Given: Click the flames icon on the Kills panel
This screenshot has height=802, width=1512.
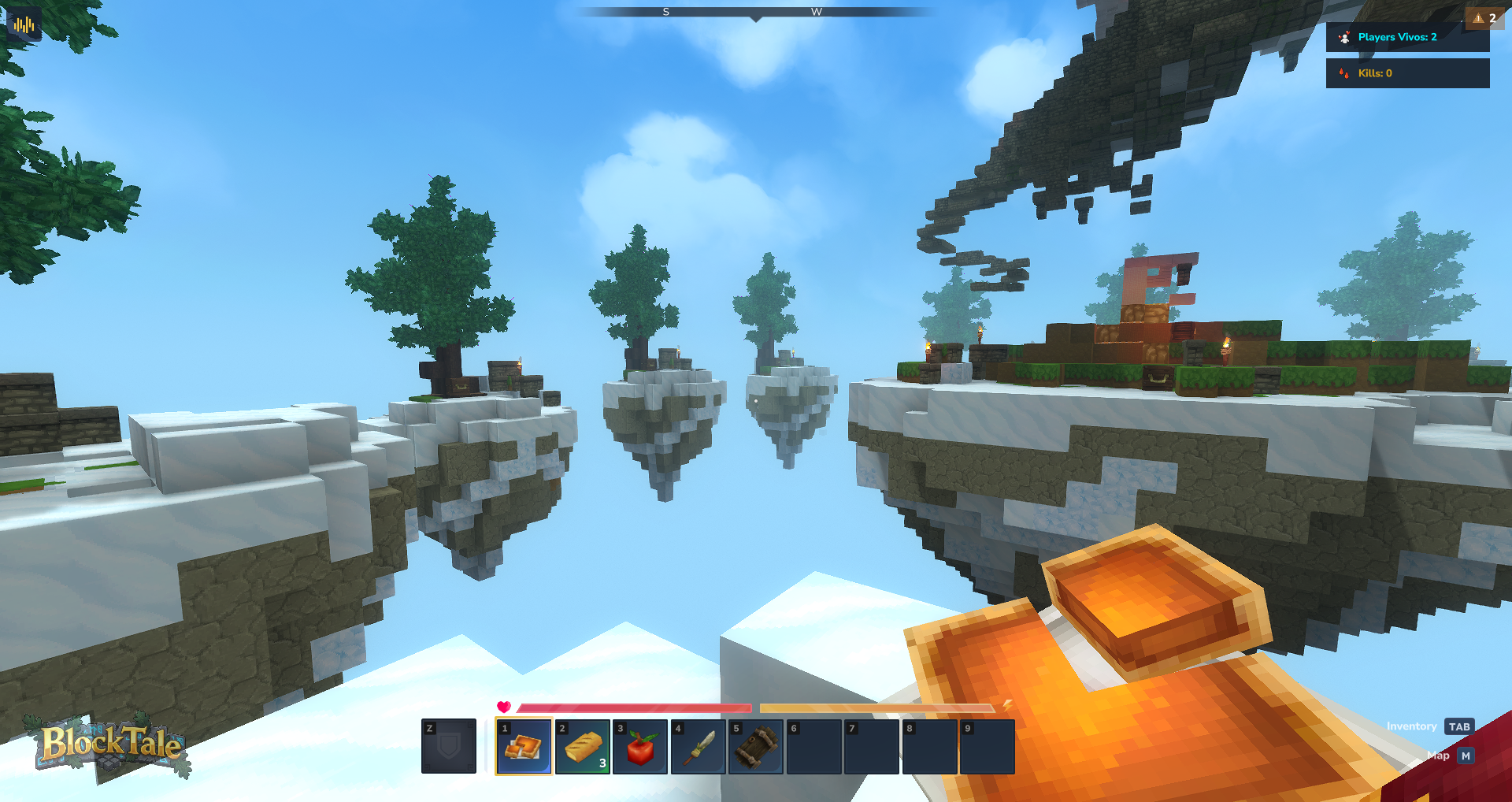Looking at the screenshot, I should pyautogui.click(x=1343, y=73).
